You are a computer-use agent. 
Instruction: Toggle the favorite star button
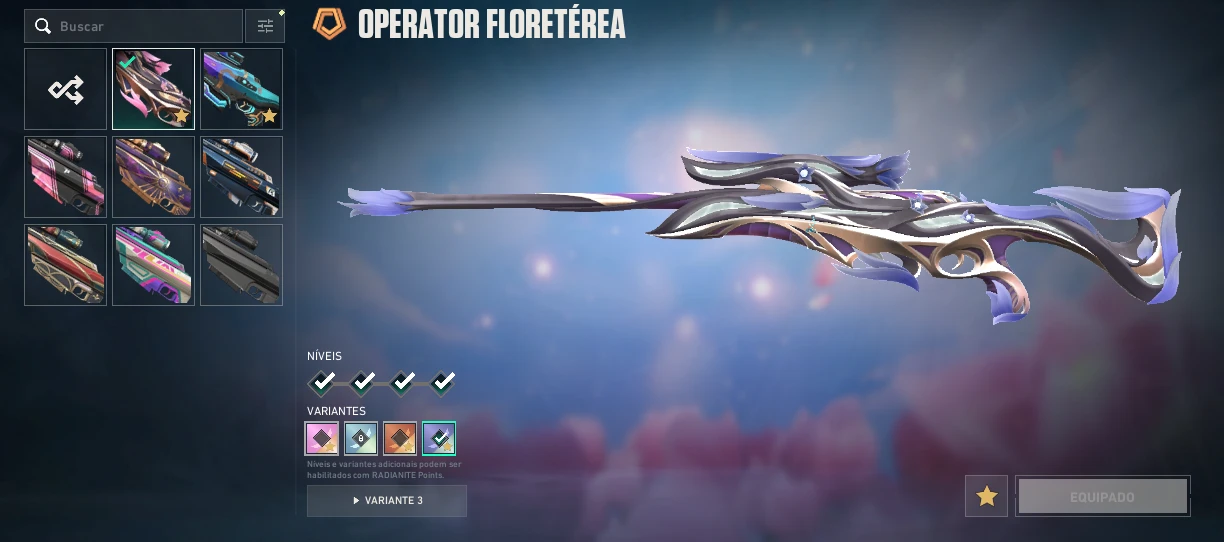coord(986,496)
